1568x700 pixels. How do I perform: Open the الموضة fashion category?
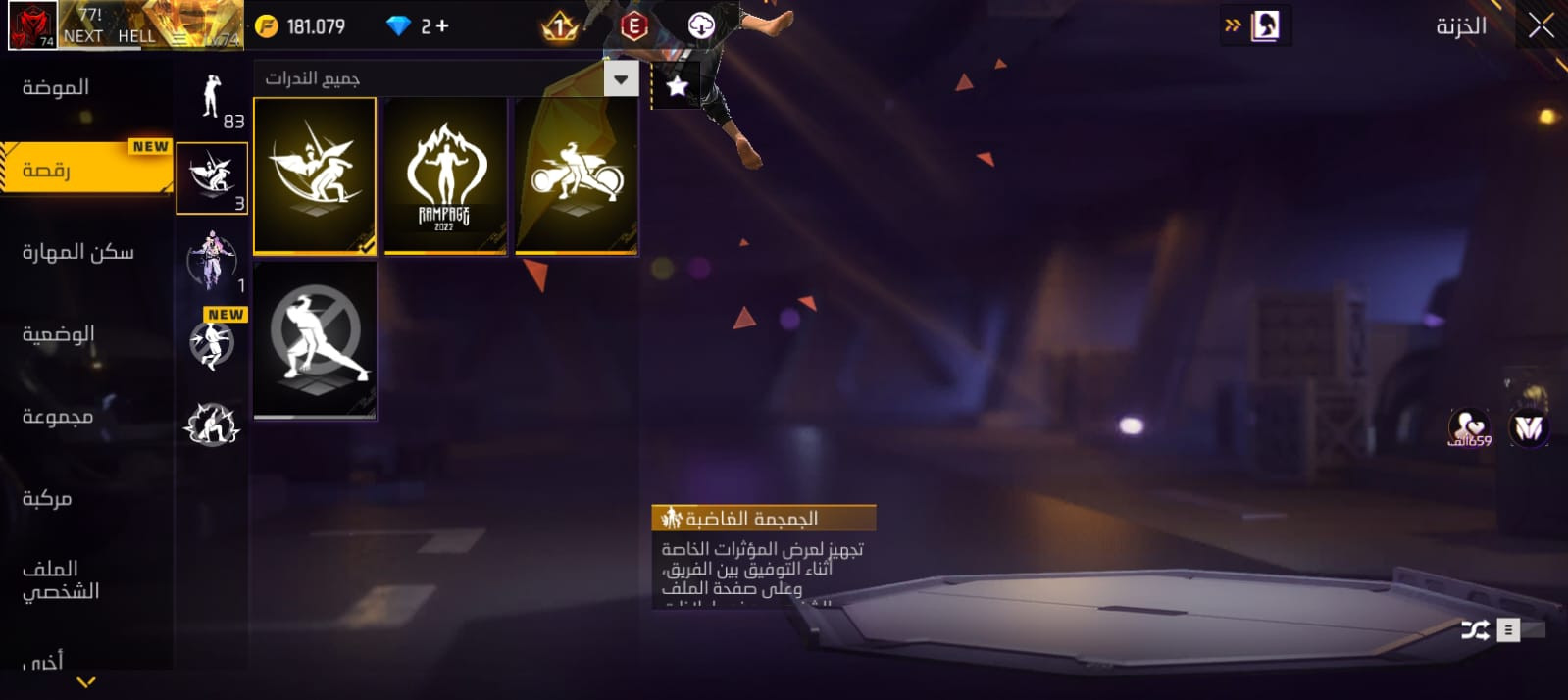pyautogui.click(x=56, y=88)
